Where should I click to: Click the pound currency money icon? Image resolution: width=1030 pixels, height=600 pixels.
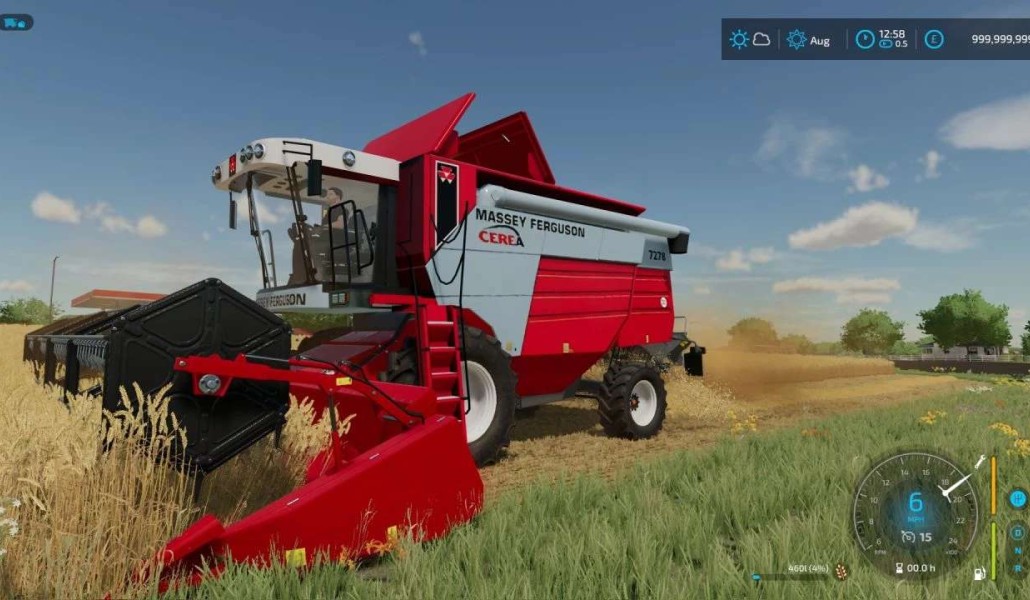(933, 40)
